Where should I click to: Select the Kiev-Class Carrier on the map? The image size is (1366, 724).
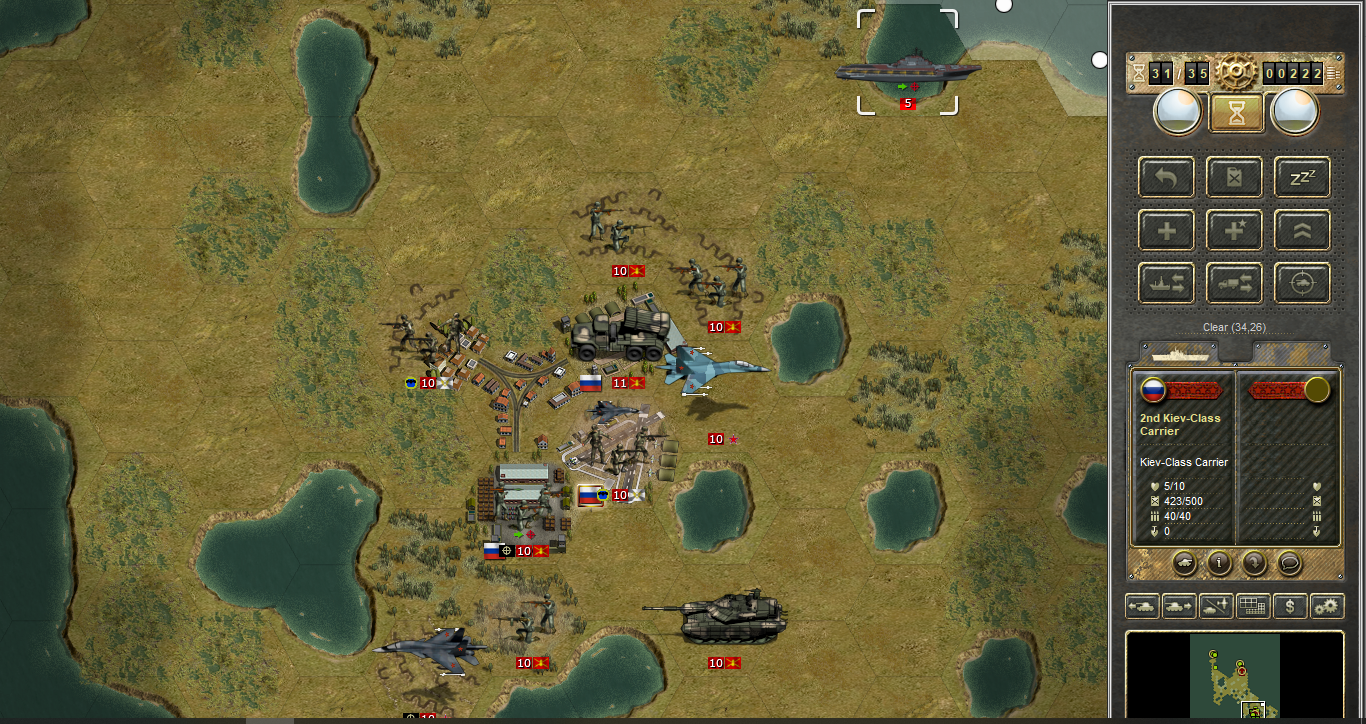click(x=907, y=70)
